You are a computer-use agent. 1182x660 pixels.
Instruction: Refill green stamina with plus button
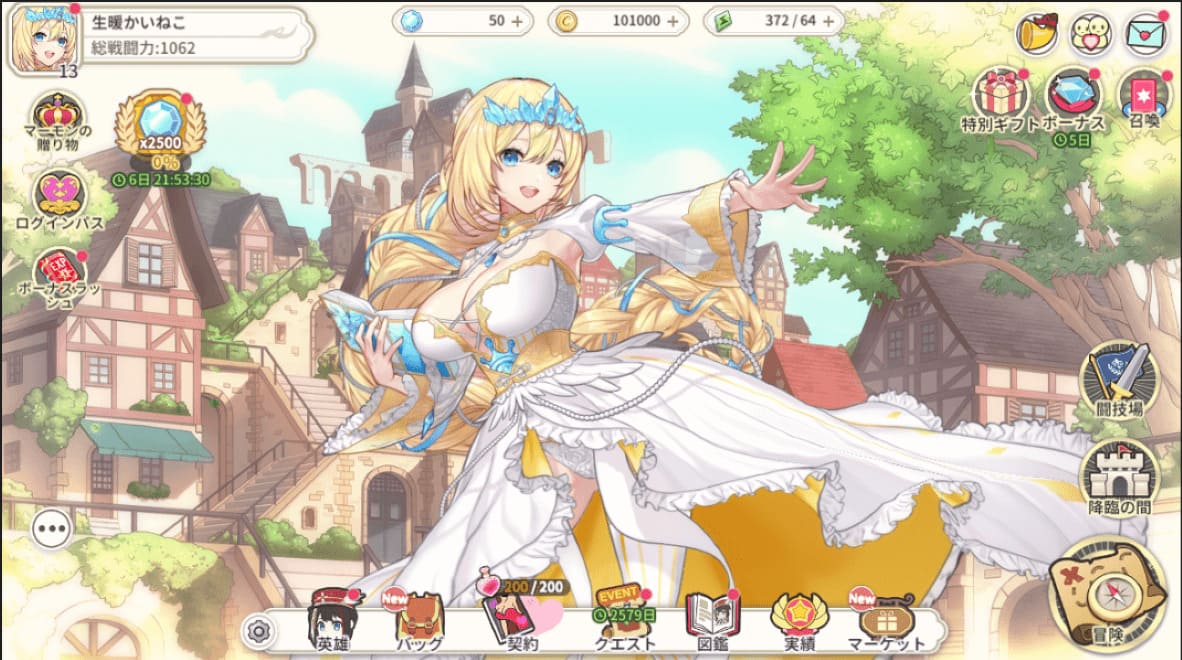[826, 21]
